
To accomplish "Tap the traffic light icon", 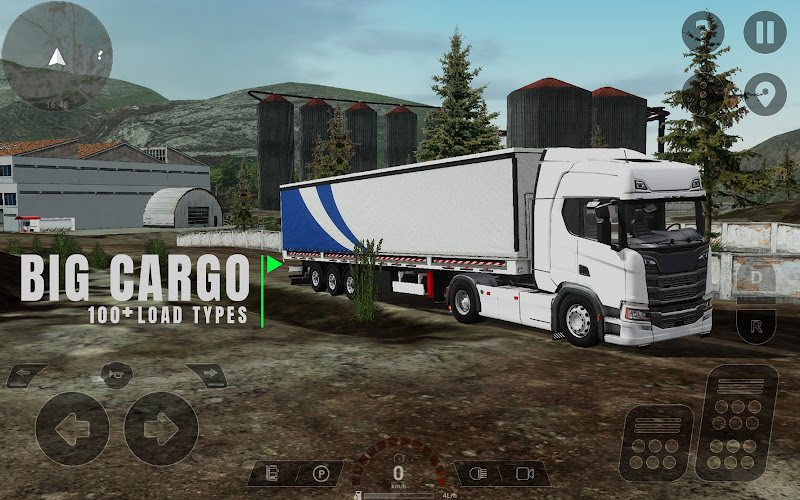I will pyautogui.click(x=703, y=94).
